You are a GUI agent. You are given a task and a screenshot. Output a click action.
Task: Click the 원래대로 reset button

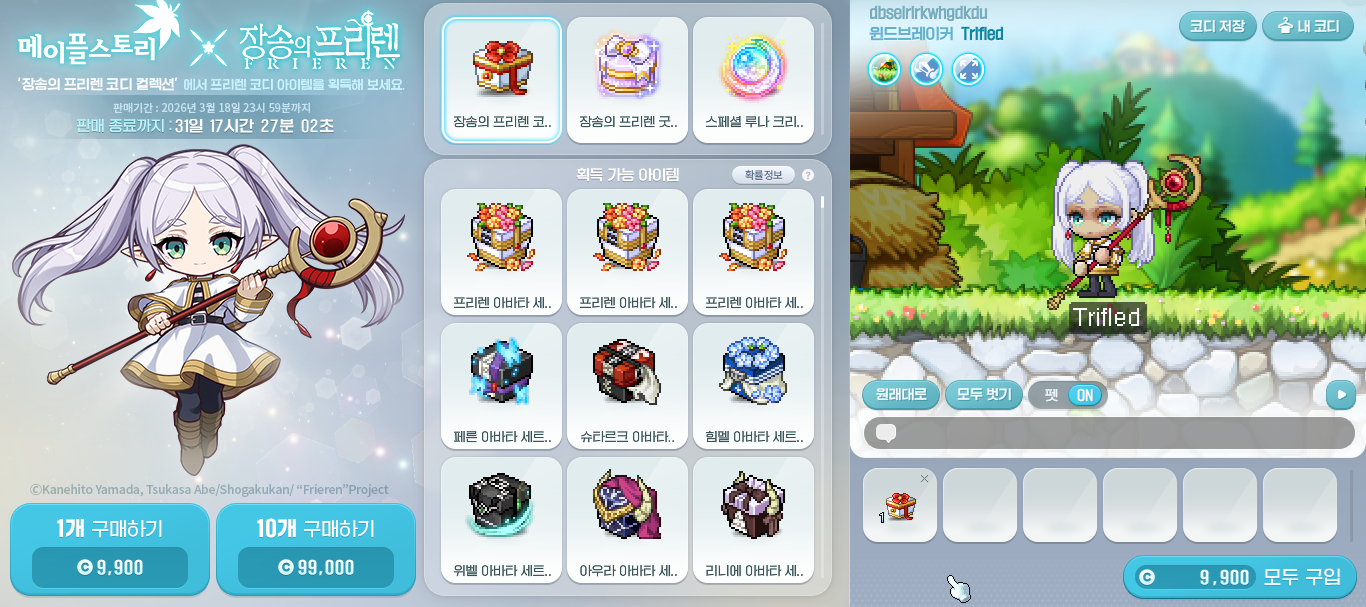(901, 394)
